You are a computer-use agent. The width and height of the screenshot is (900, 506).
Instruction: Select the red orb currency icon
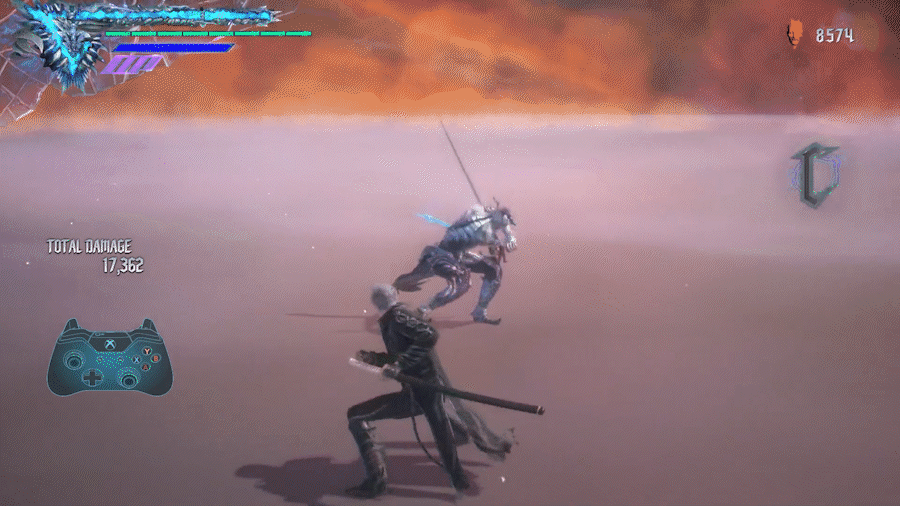pos(795,35)
